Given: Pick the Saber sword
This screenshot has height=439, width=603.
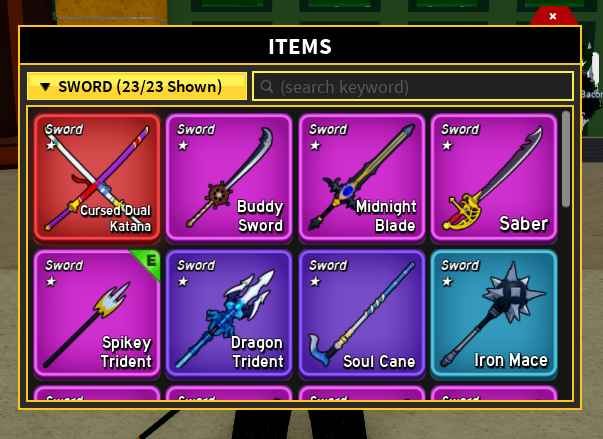Looking at the screenshot, I should click(494, 177).
